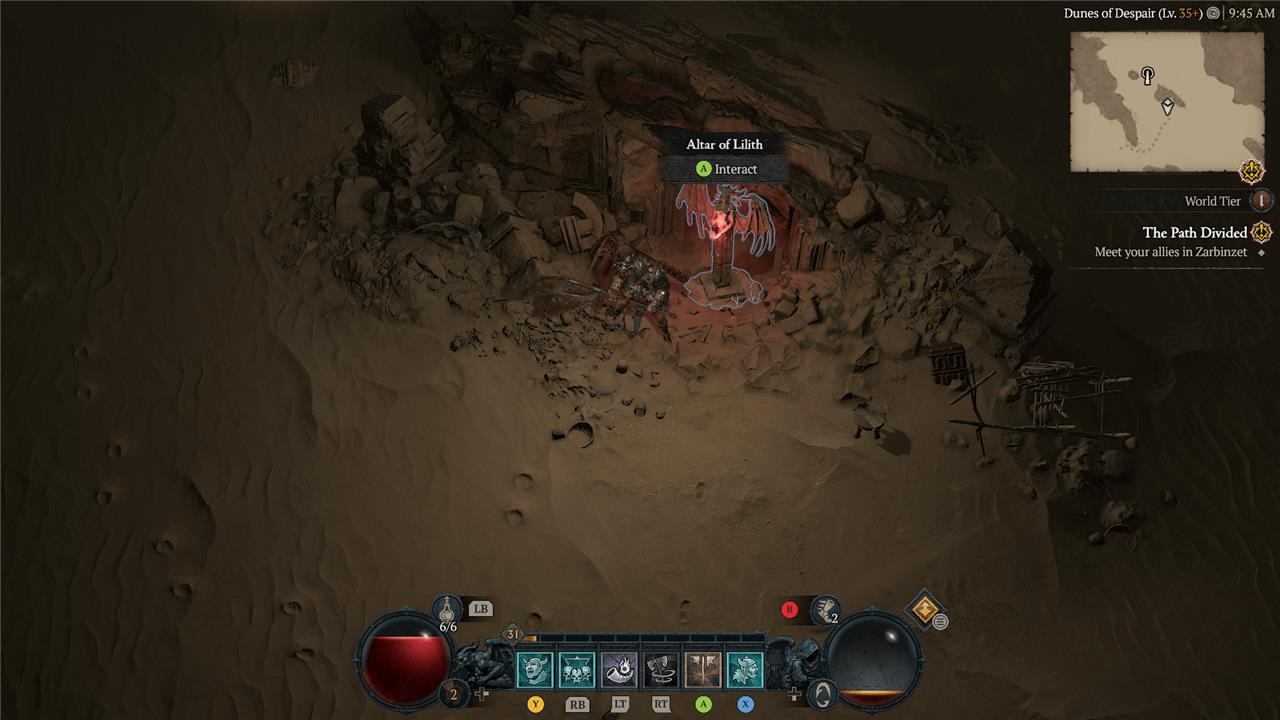
Task: Click the mount icon beside the resource orb
Action: pos(821,693)
